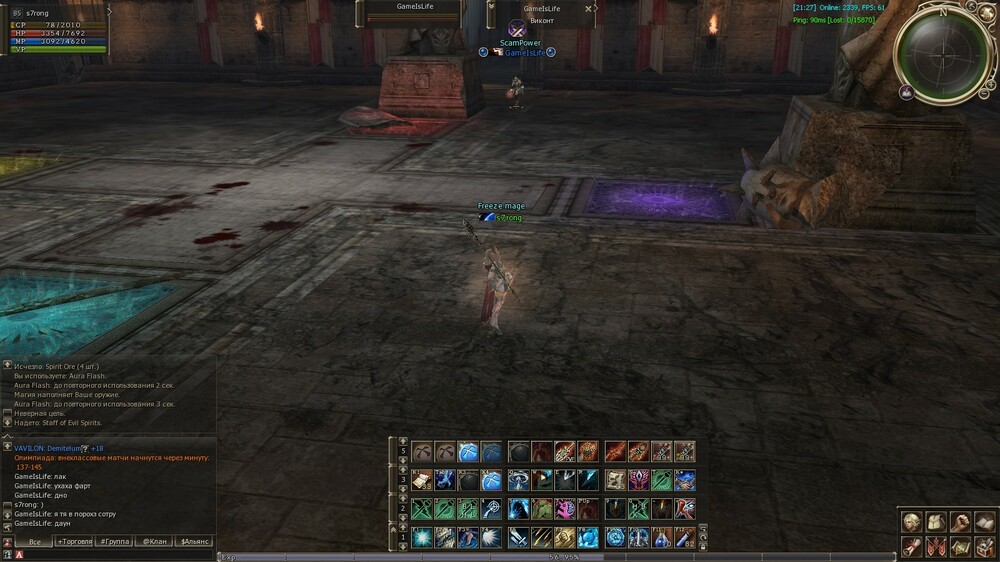
Task: Open the +Торговля trade chat tab
Action: click(74, 541)
